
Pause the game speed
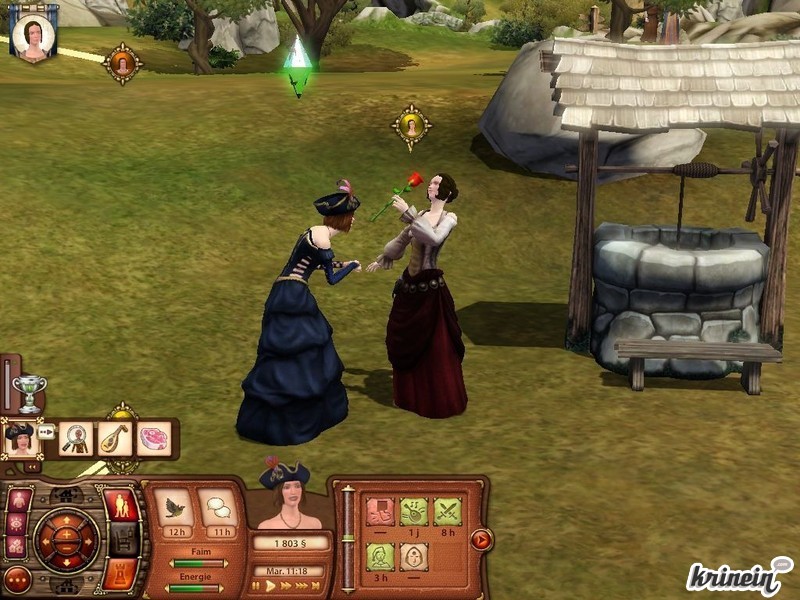pos(256,586)
